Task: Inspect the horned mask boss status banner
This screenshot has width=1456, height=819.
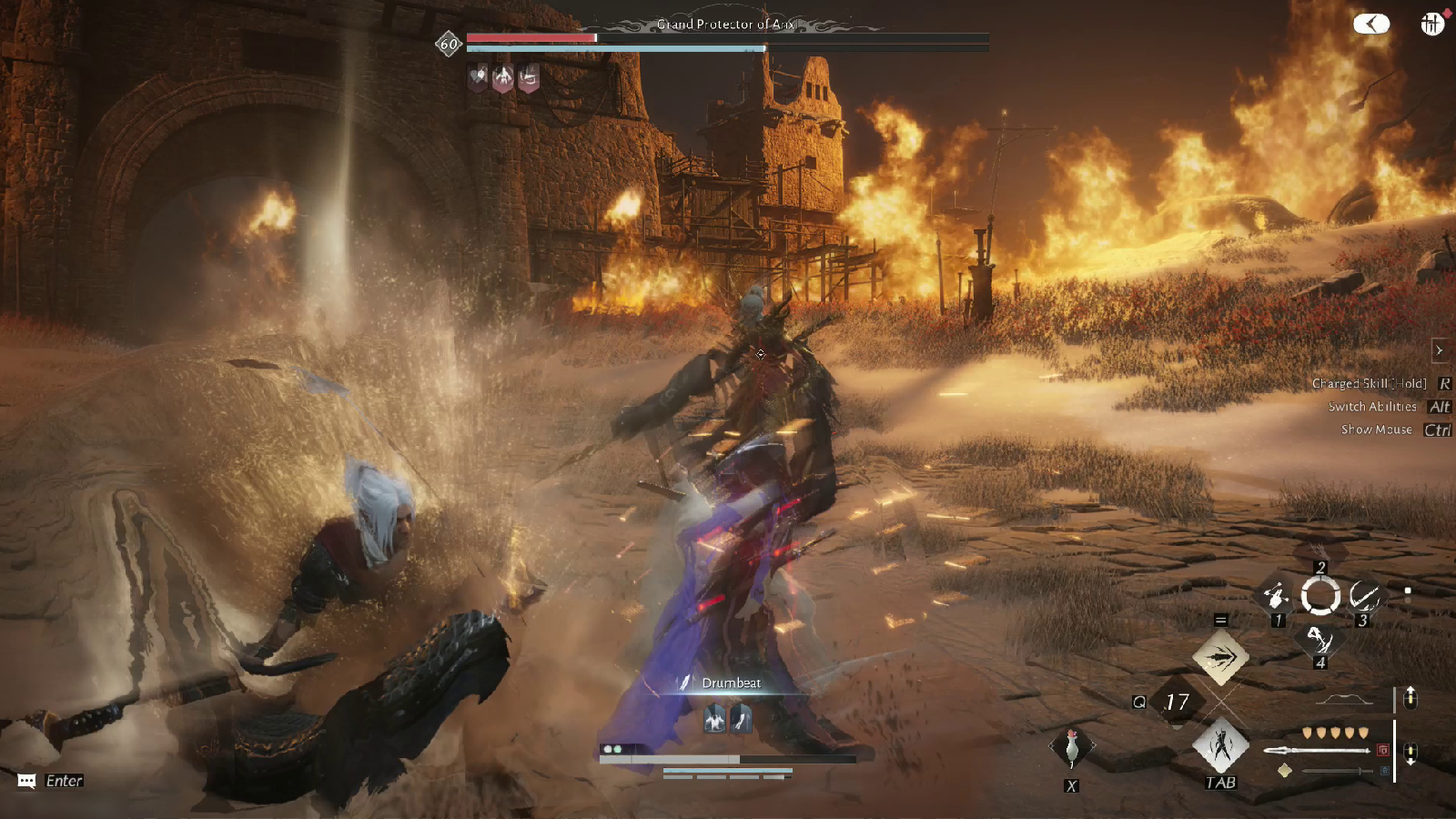Action: point(503,77)
